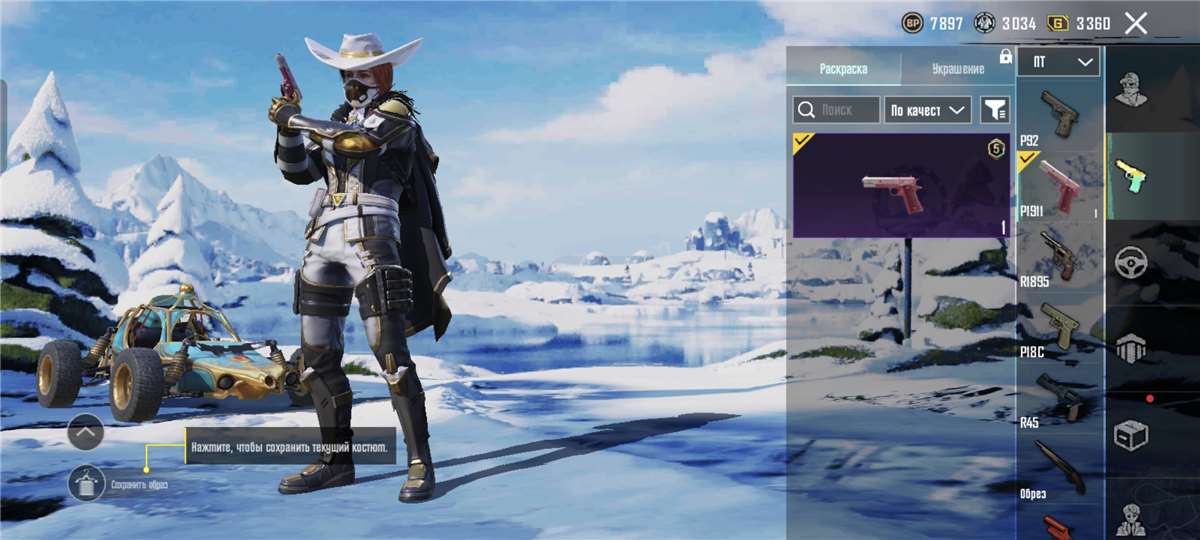Click the Поиск search field

click(836, 110)
